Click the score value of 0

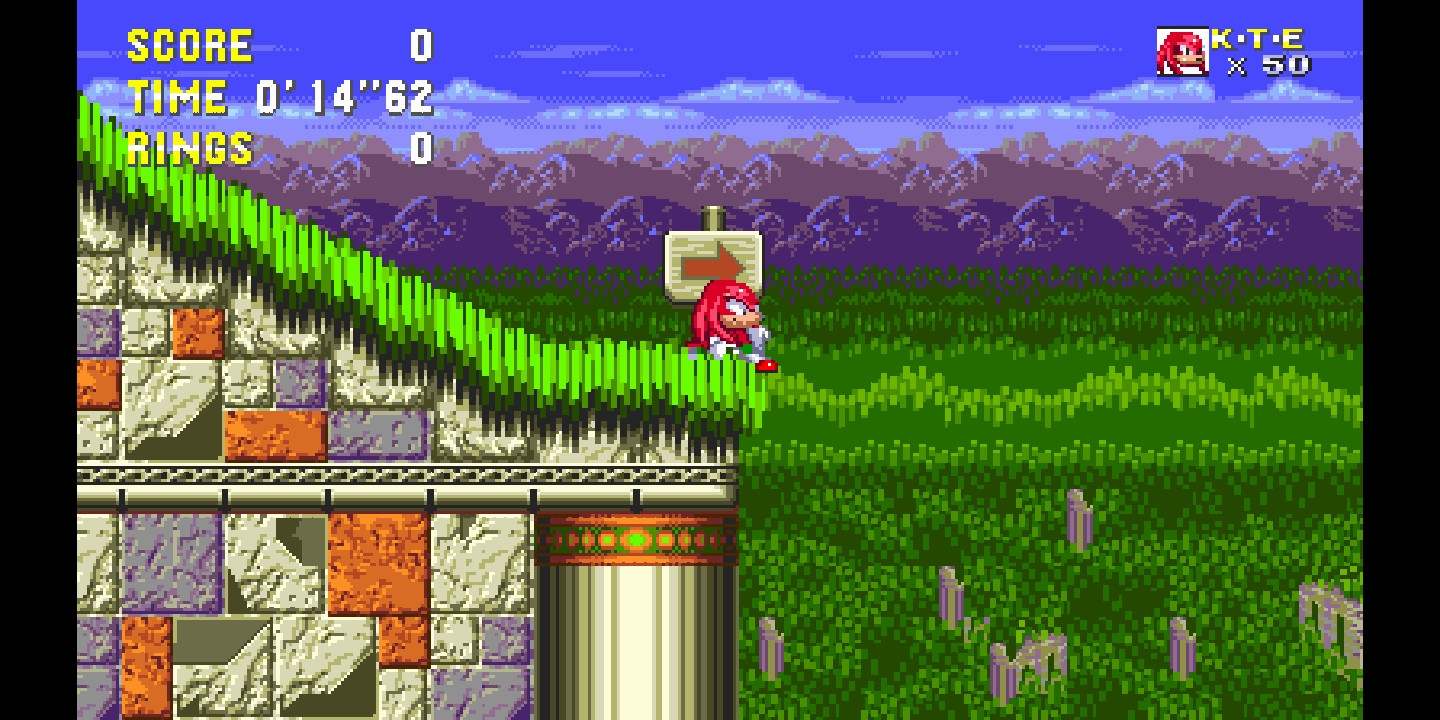click(420, 45)
